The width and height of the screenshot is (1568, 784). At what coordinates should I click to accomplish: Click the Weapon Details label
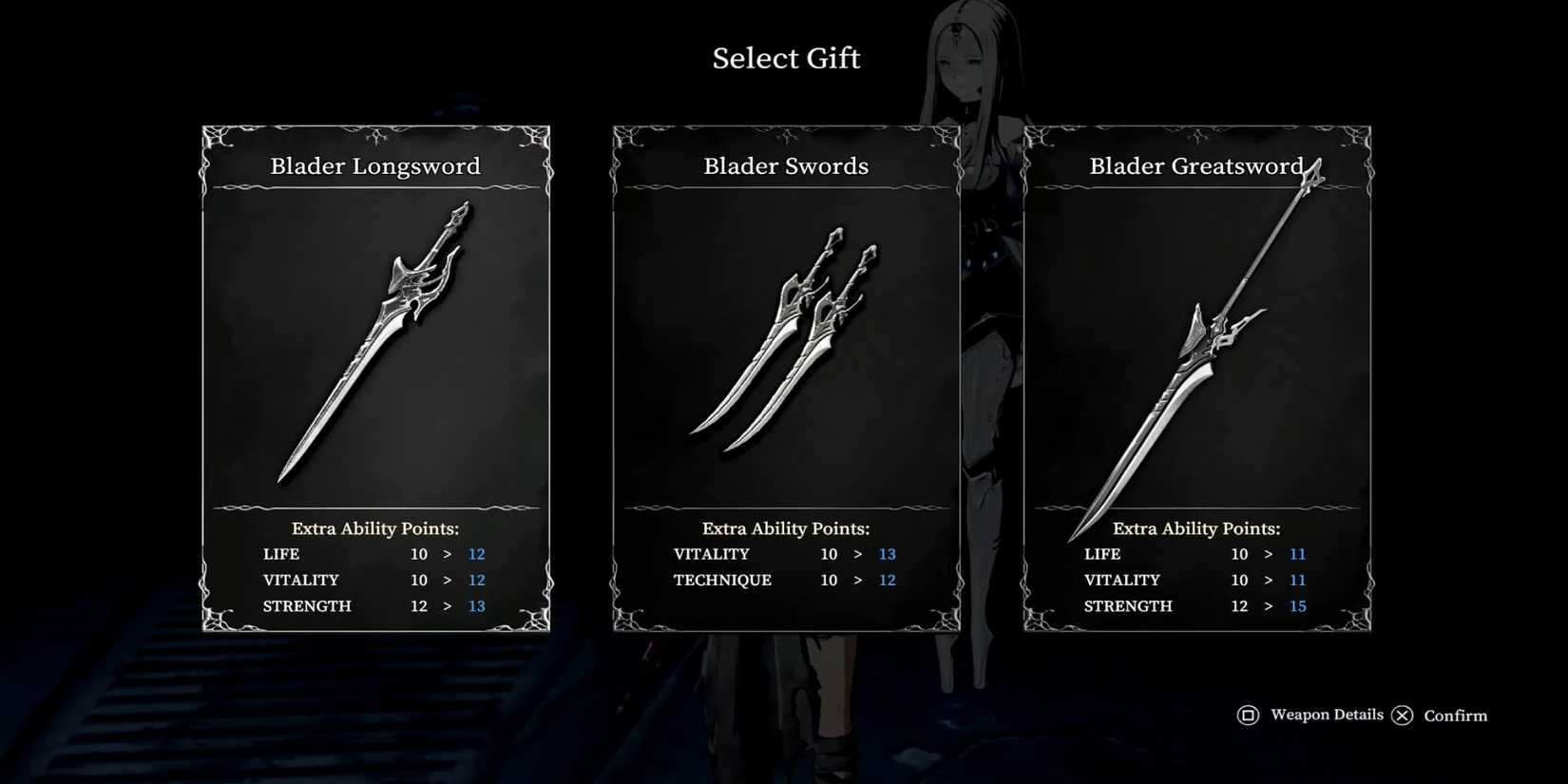[1326, 715]
